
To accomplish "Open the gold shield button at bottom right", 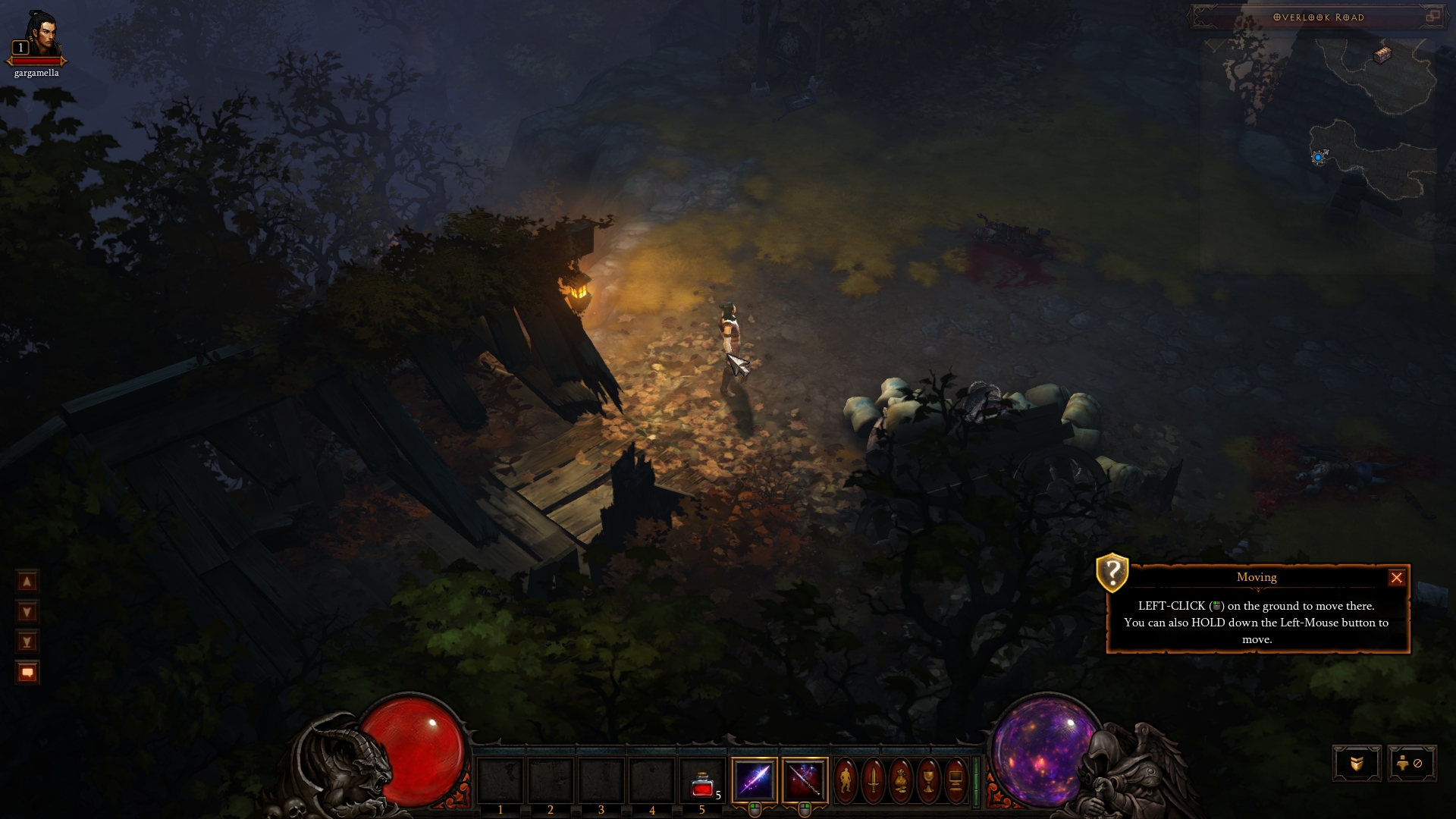I will [x=1357, y=763].
